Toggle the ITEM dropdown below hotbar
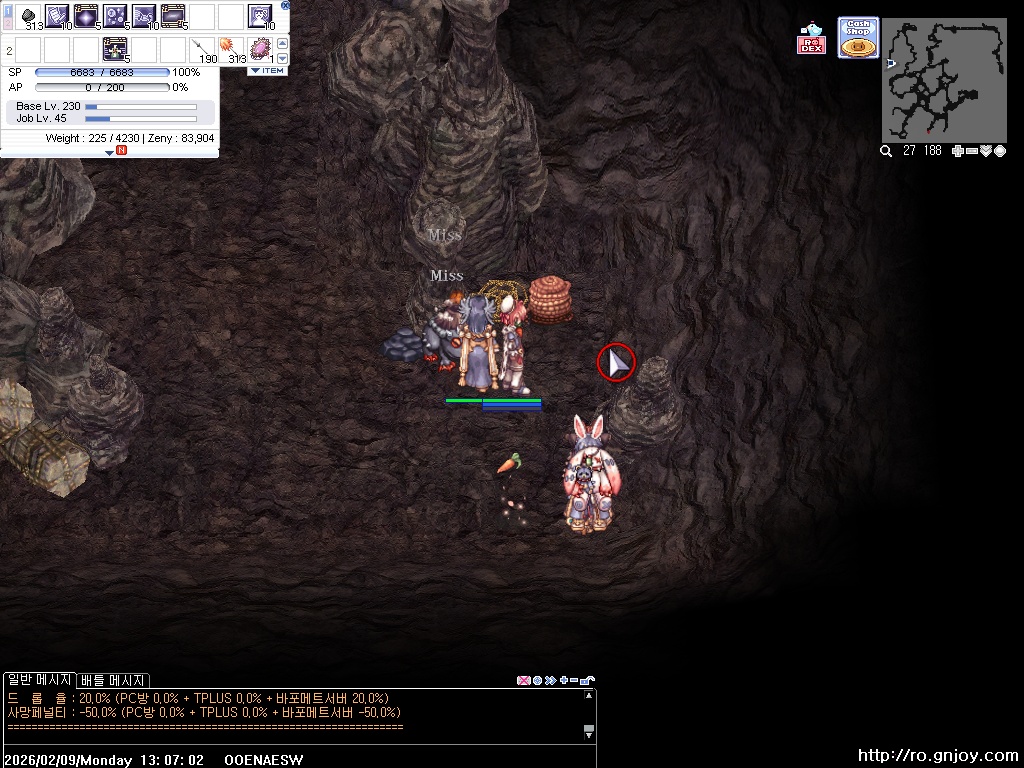Viewport: 1024px width, 768px height. 267,71
